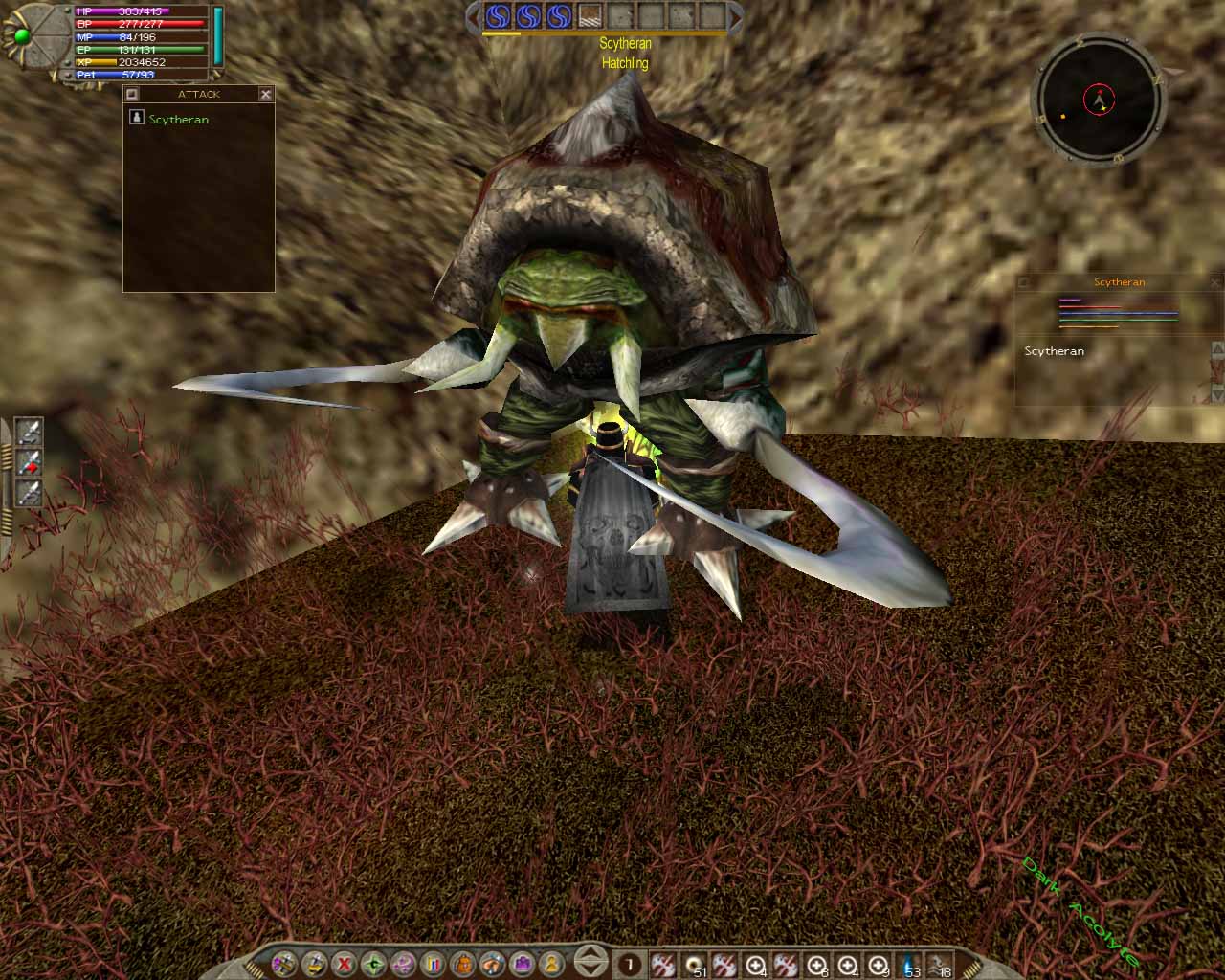Select hotbar page number 1
This screenshot has height=980, width=1225.
point(629,967)
